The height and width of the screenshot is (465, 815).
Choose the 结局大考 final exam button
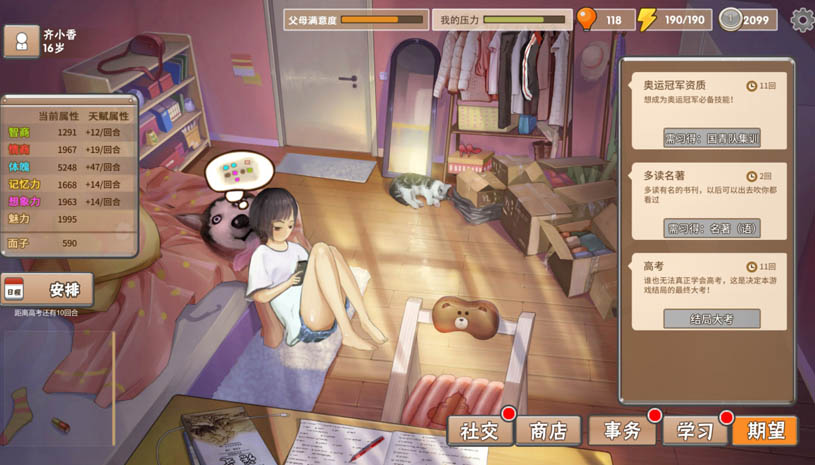pos(712,319)
